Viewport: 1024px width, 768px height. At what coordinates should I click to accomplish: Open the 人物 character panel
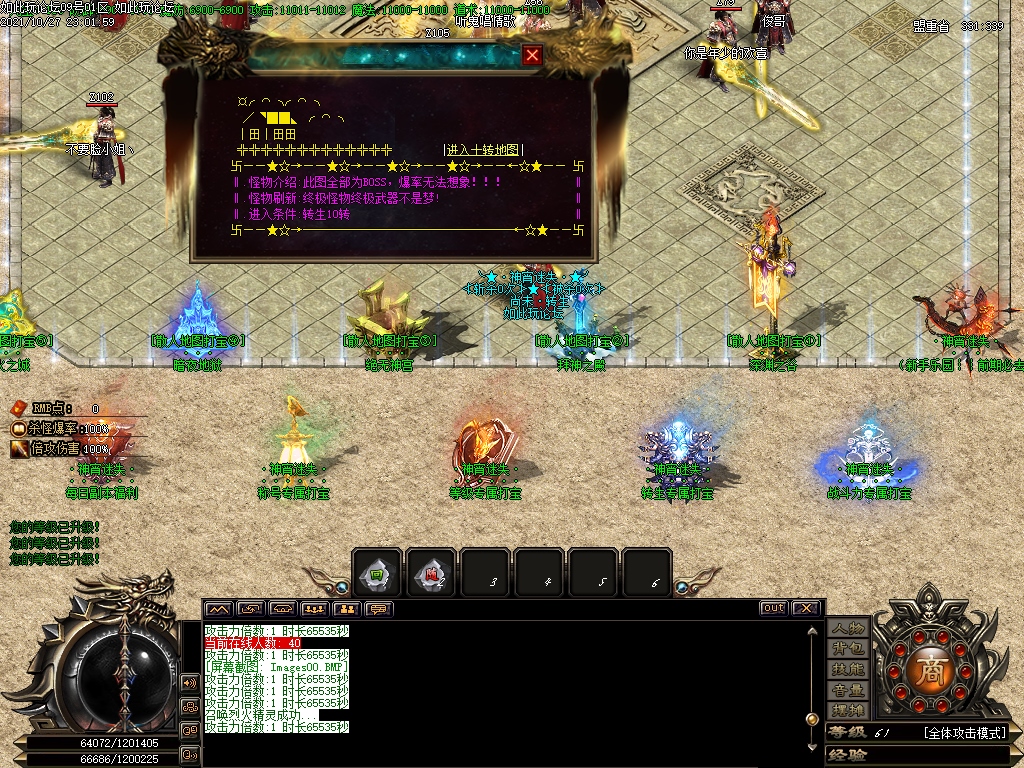(847, 628)
